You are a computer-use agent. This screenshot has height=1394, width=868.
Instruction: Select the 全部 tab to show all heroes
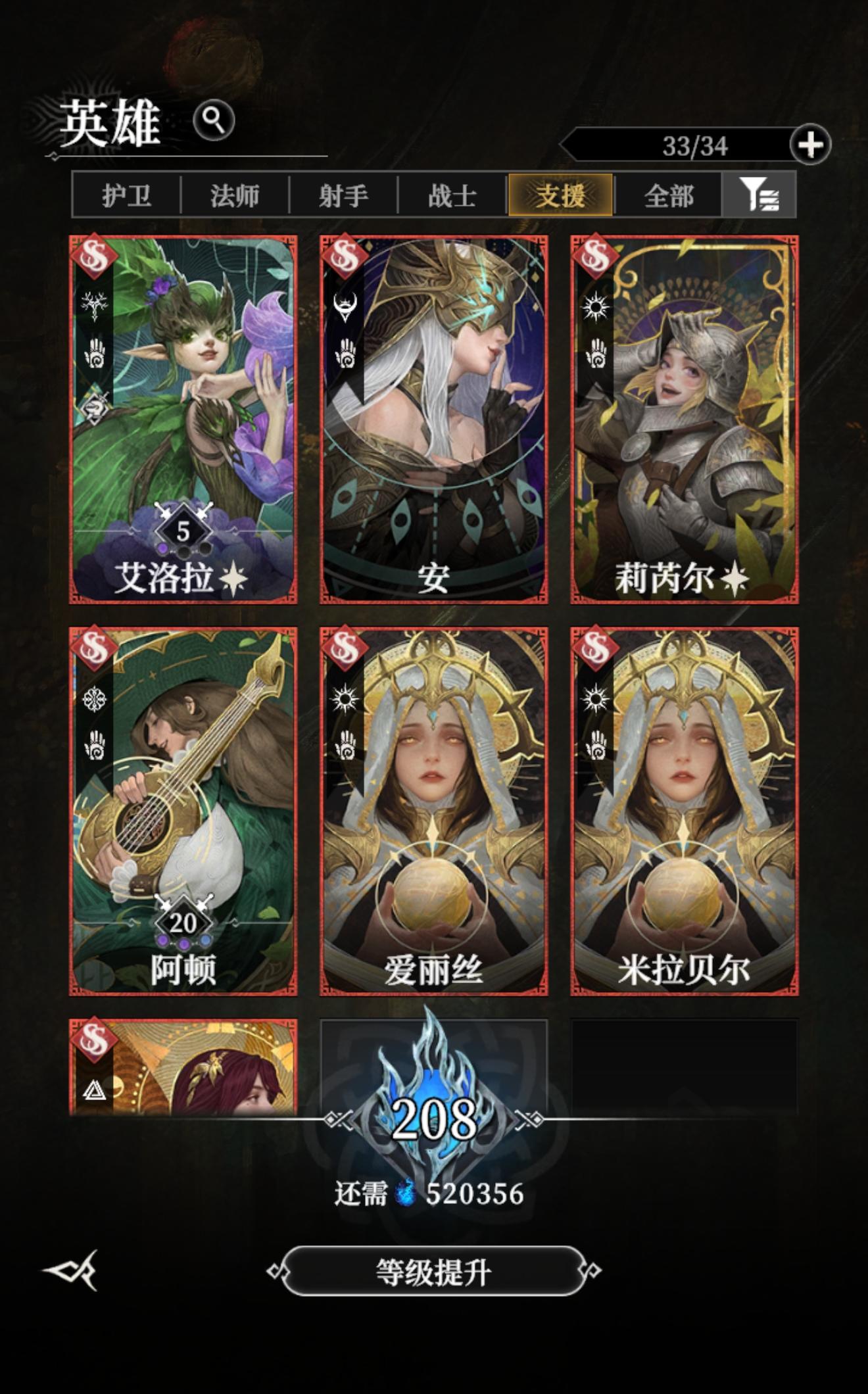point(671,194)
